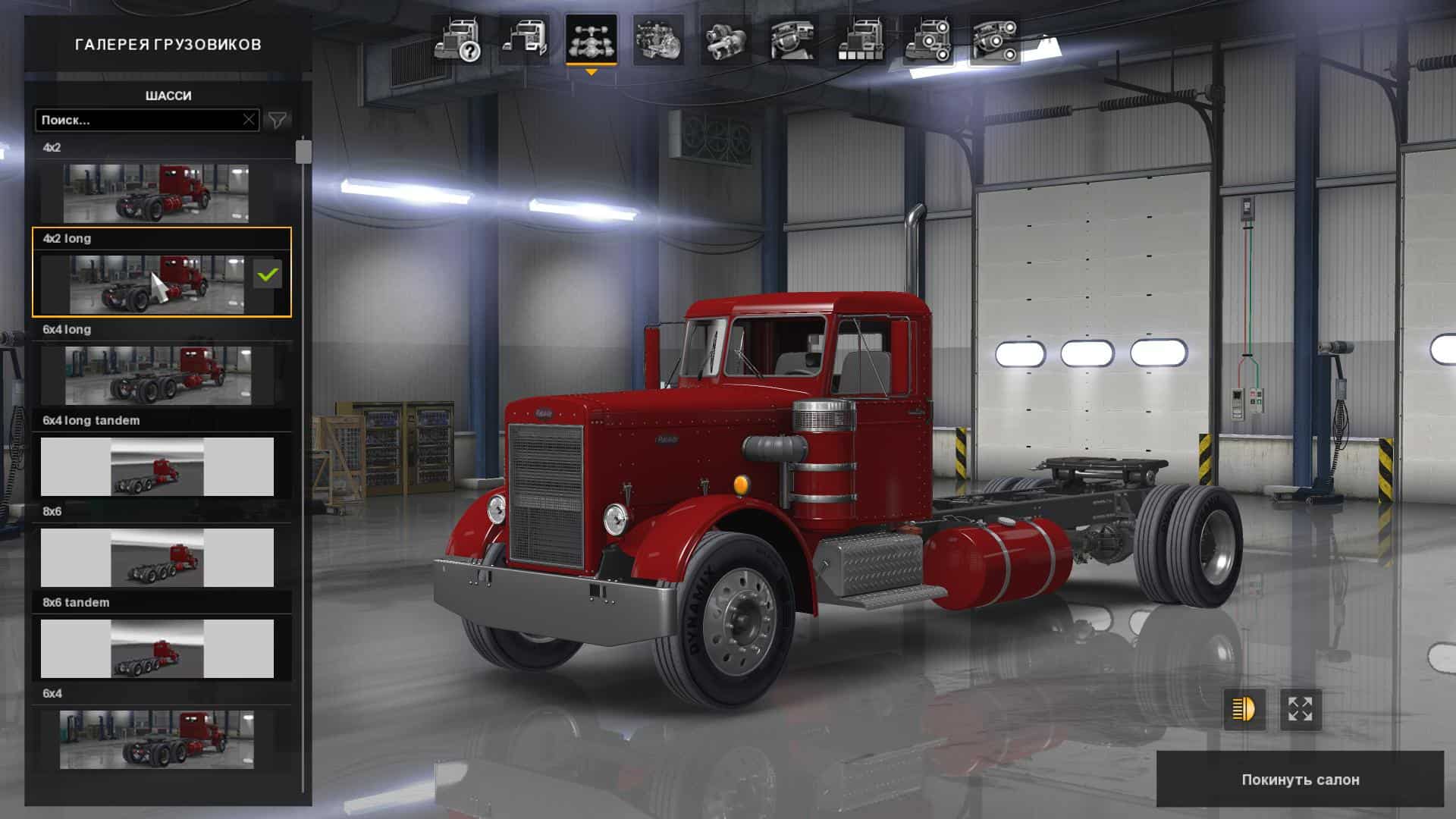The height and width of the screenshot is (819, 1456).
Task: Open the exterior accessories tab
Action: [x=927, y=40]
